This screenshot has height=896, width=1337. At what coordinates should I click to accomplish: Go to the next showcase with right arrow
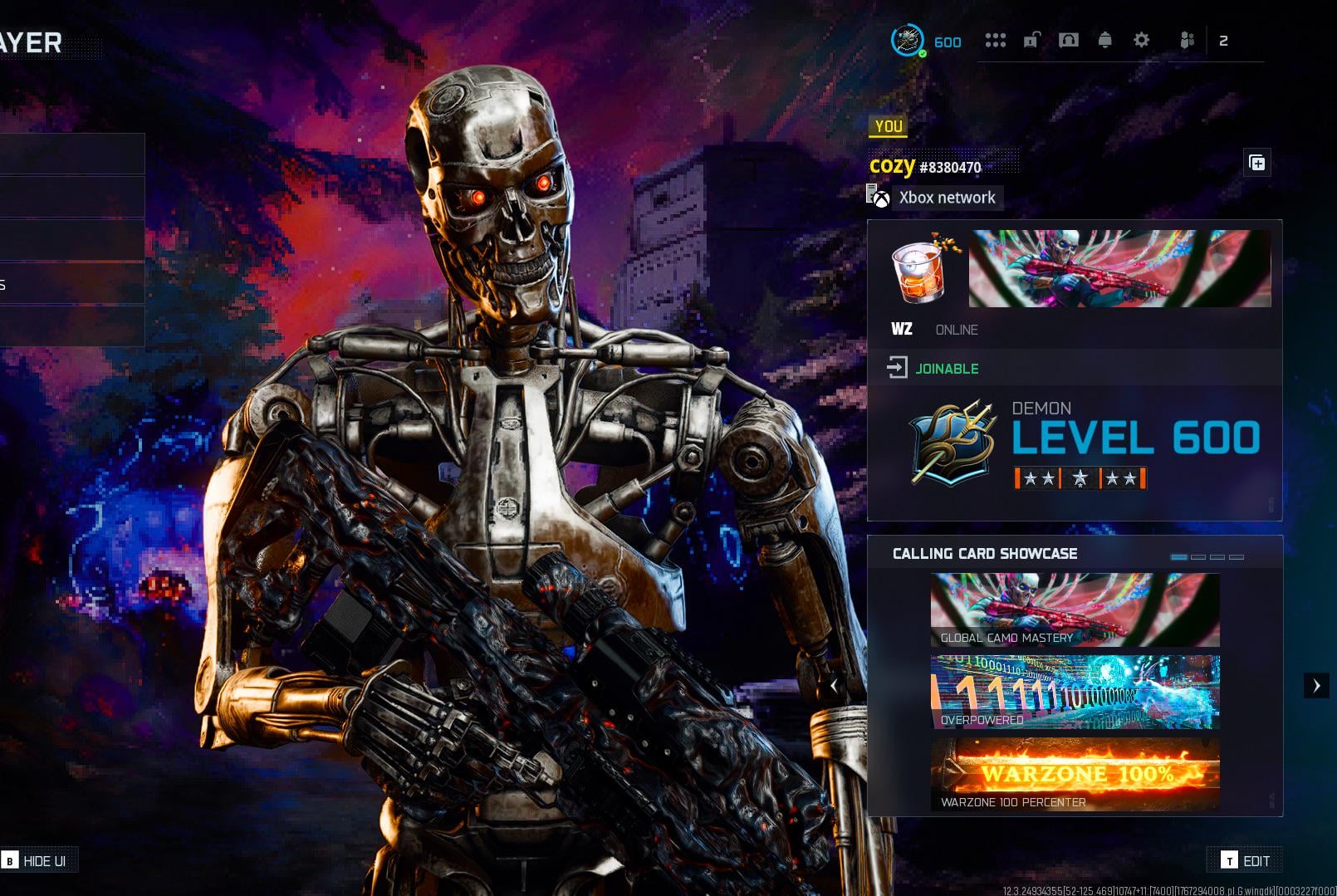1315,686
